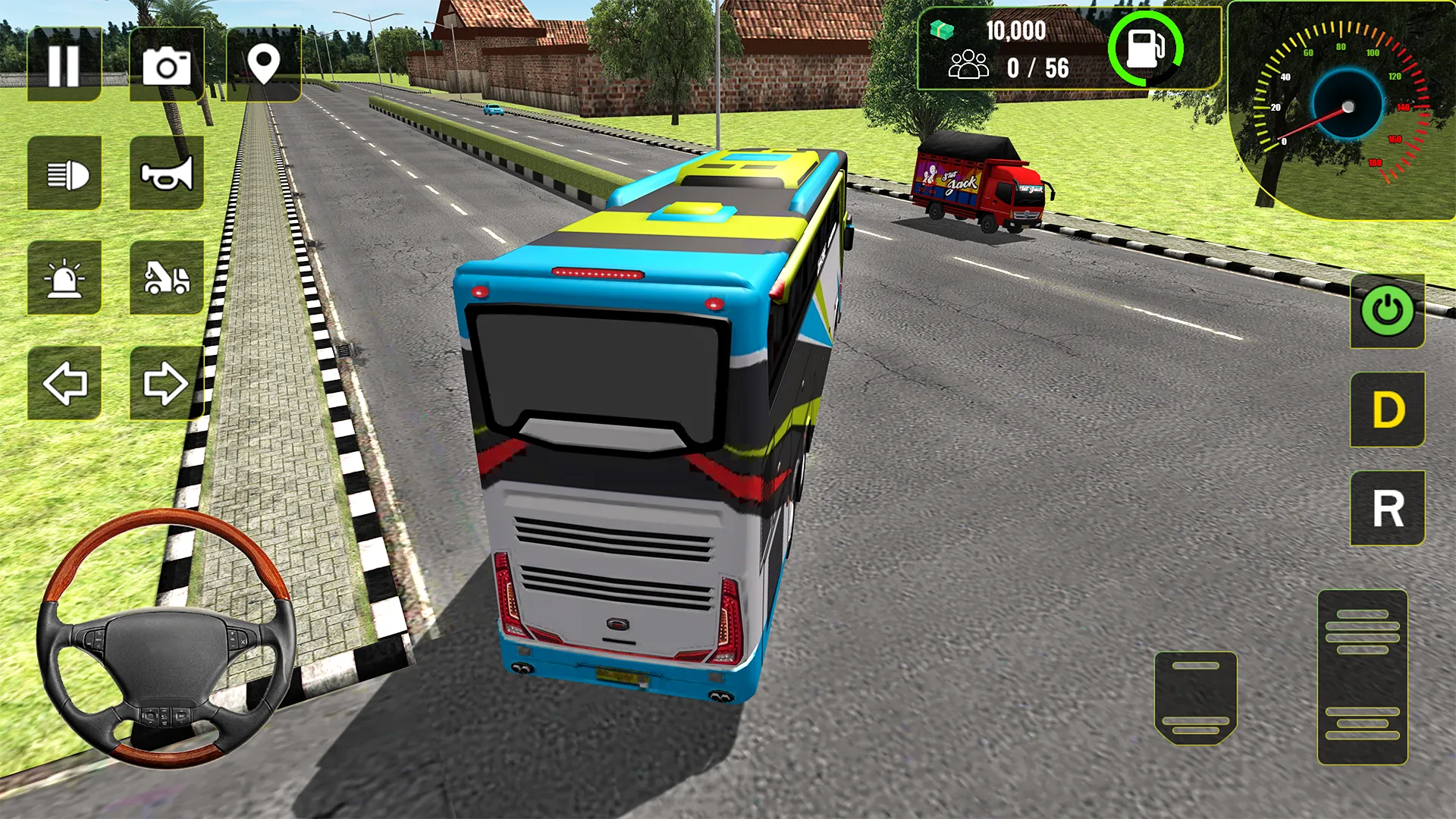Pause the game
This screenshot has height=819, width=1456.
click(x=64, y=64)
